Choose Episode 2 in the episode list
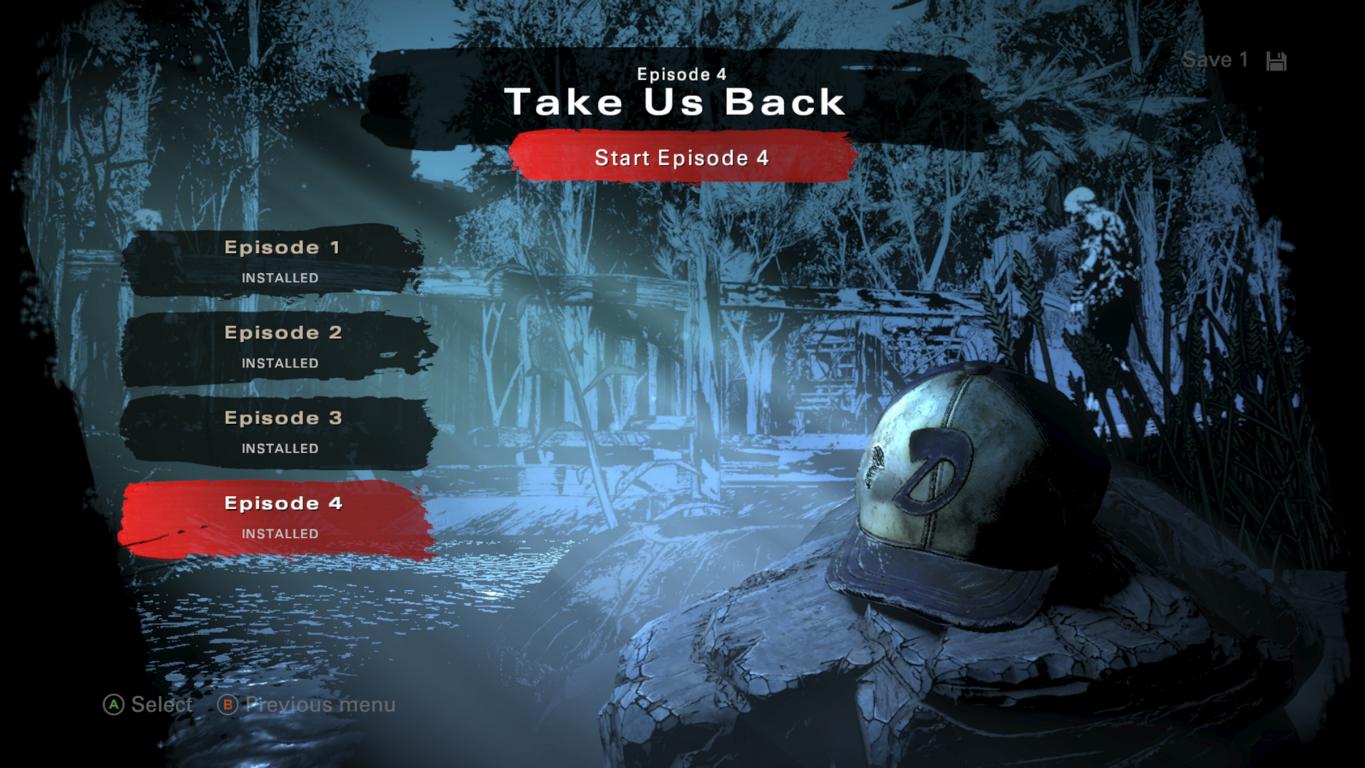Image resolution: width=1365 pixels, height=768 pixels. pyautogui.click(x=278, y=346)
